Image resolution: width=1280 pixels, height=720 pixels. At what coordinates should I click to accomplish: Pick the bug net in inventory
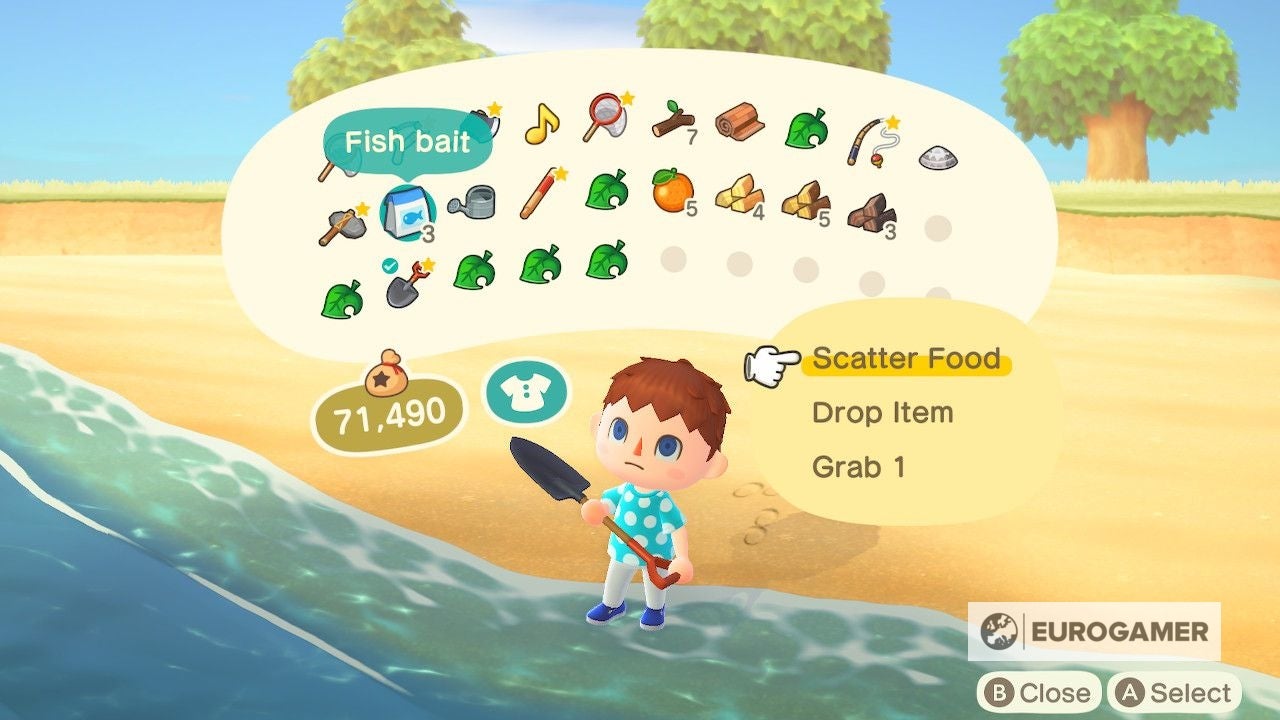[x=607, y=118]
